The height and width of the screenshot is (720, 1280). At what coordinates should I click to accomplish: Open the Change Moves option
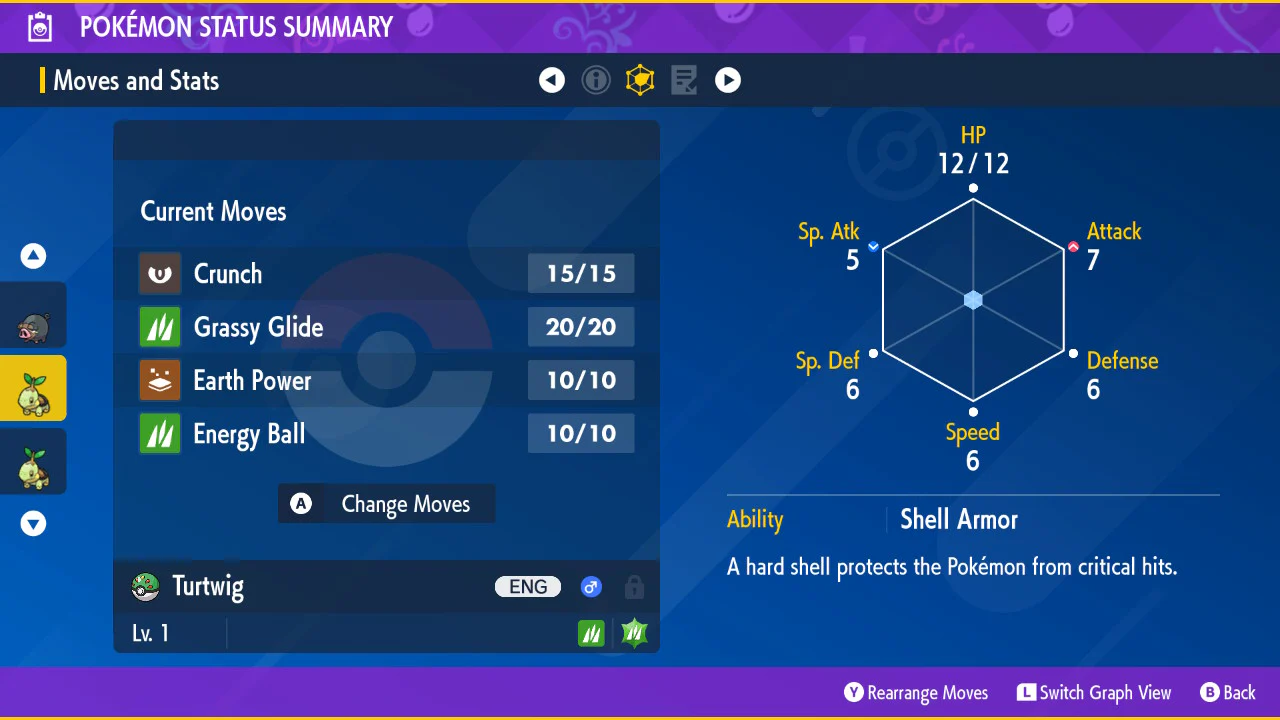pos(386,504)
